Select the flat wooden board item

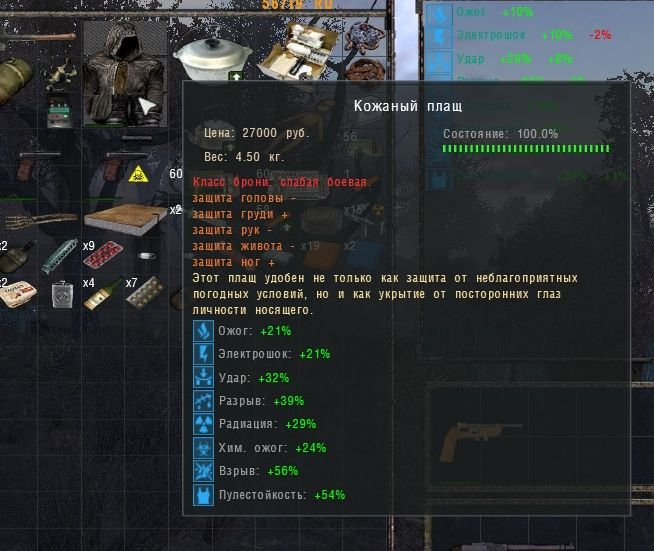coord(124,217)
